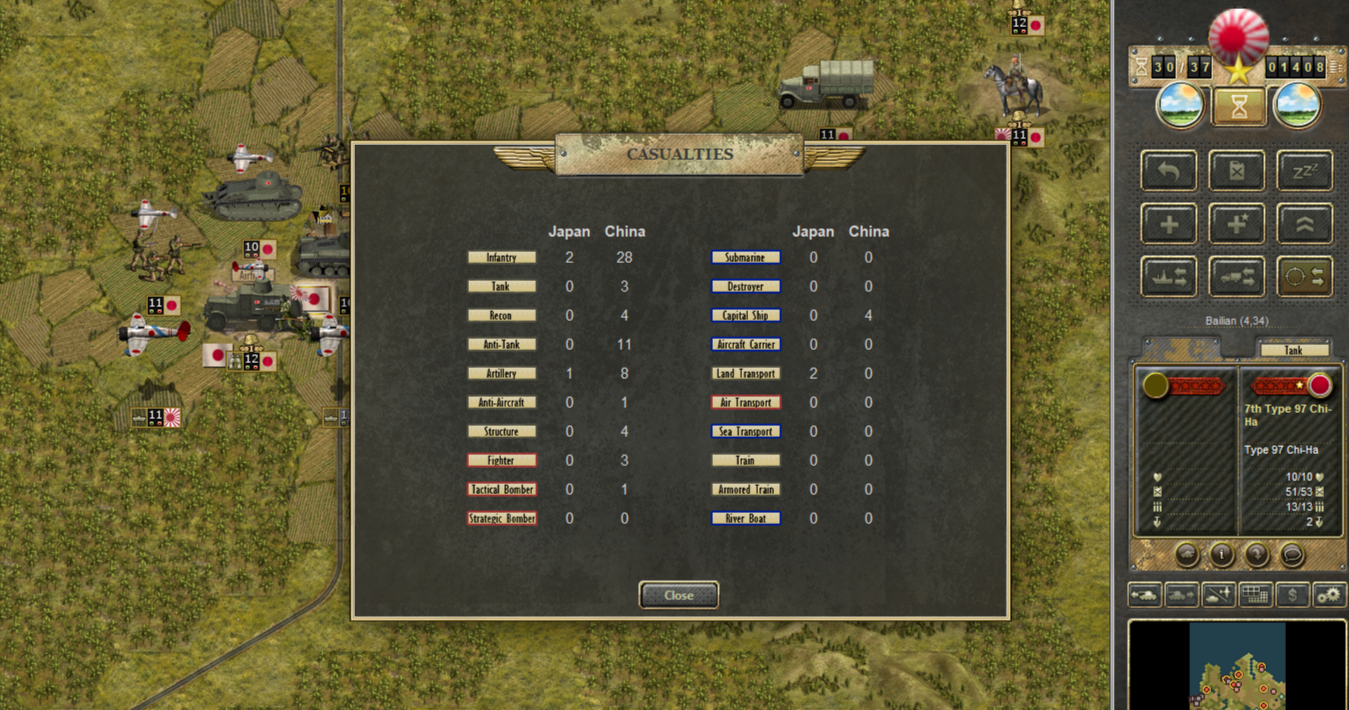Undo the last move
Image resolution: width=1349 pixels, height=710 pixels.
click(x=1168, y=171)
